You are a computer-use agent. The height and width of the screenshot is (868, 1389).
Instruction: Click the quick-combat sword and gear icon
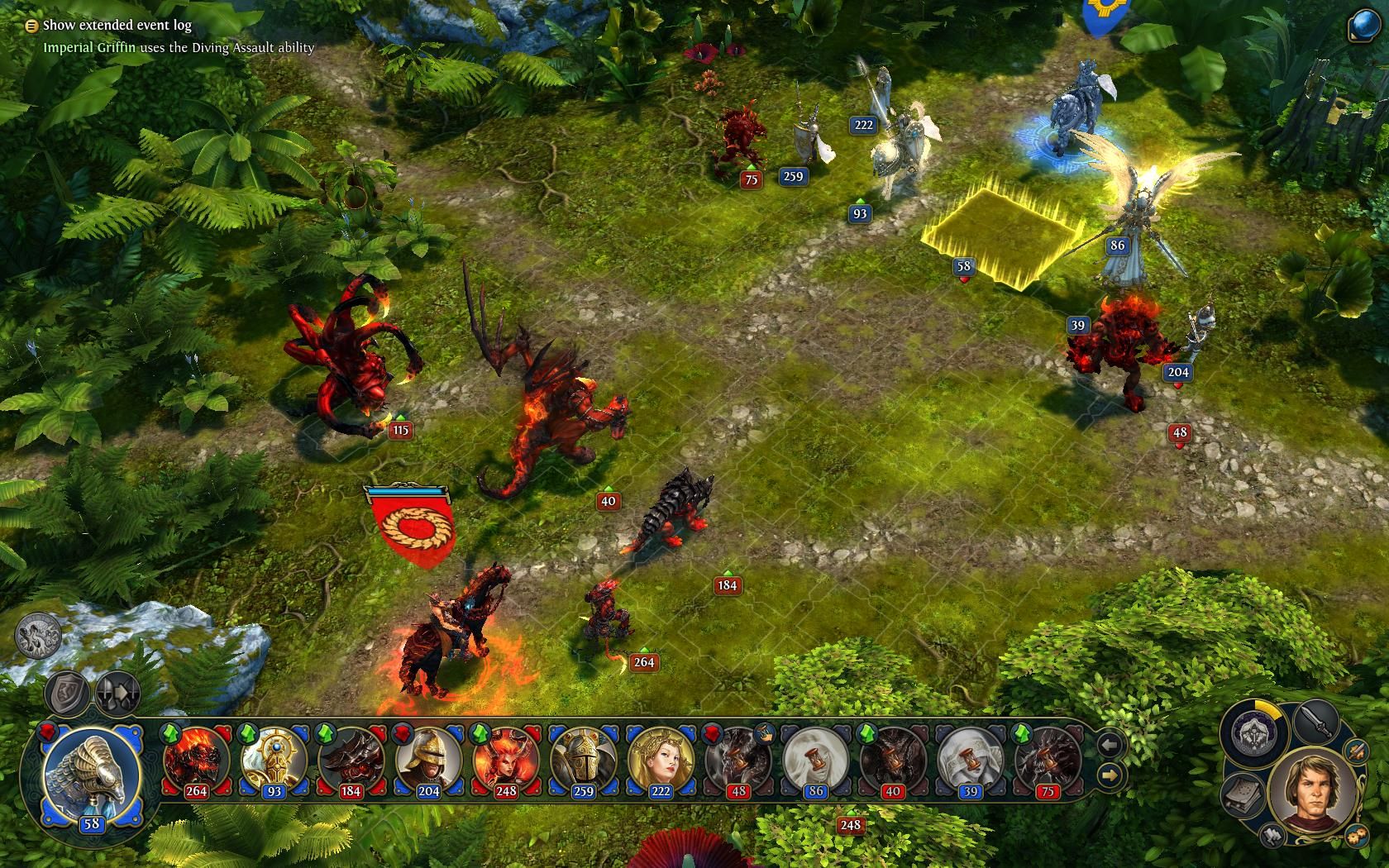(1355, 751)
